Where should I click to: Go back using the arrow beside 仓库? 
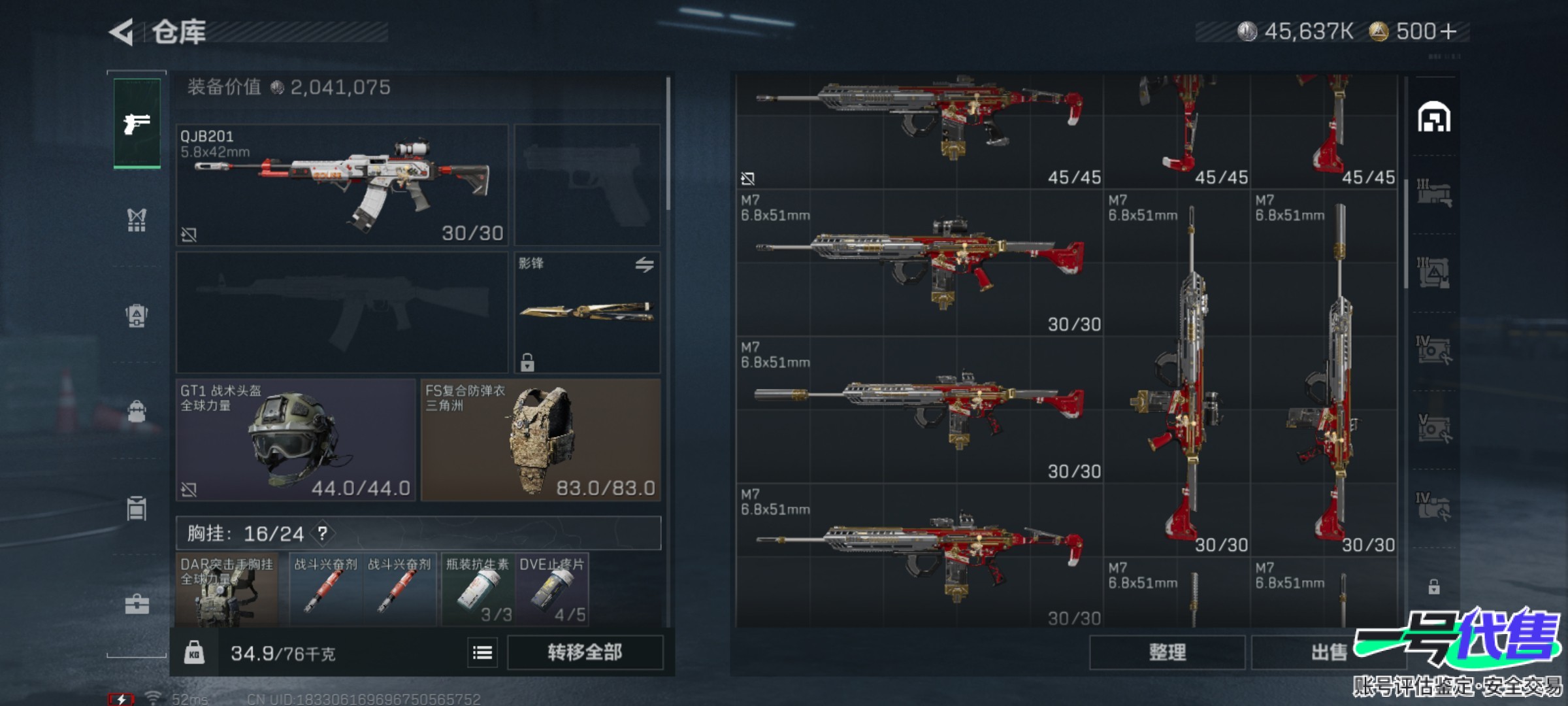click(122, 32)
